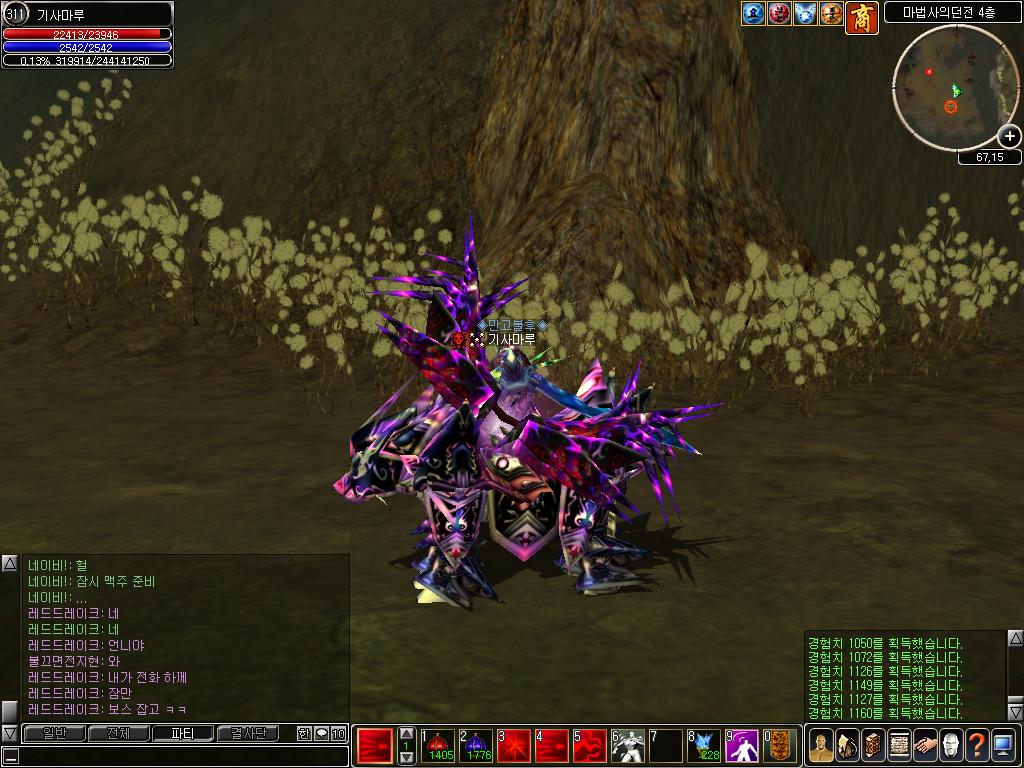Use the red potion in slot 1
The image size is (1024, 768).
(438, 746)
